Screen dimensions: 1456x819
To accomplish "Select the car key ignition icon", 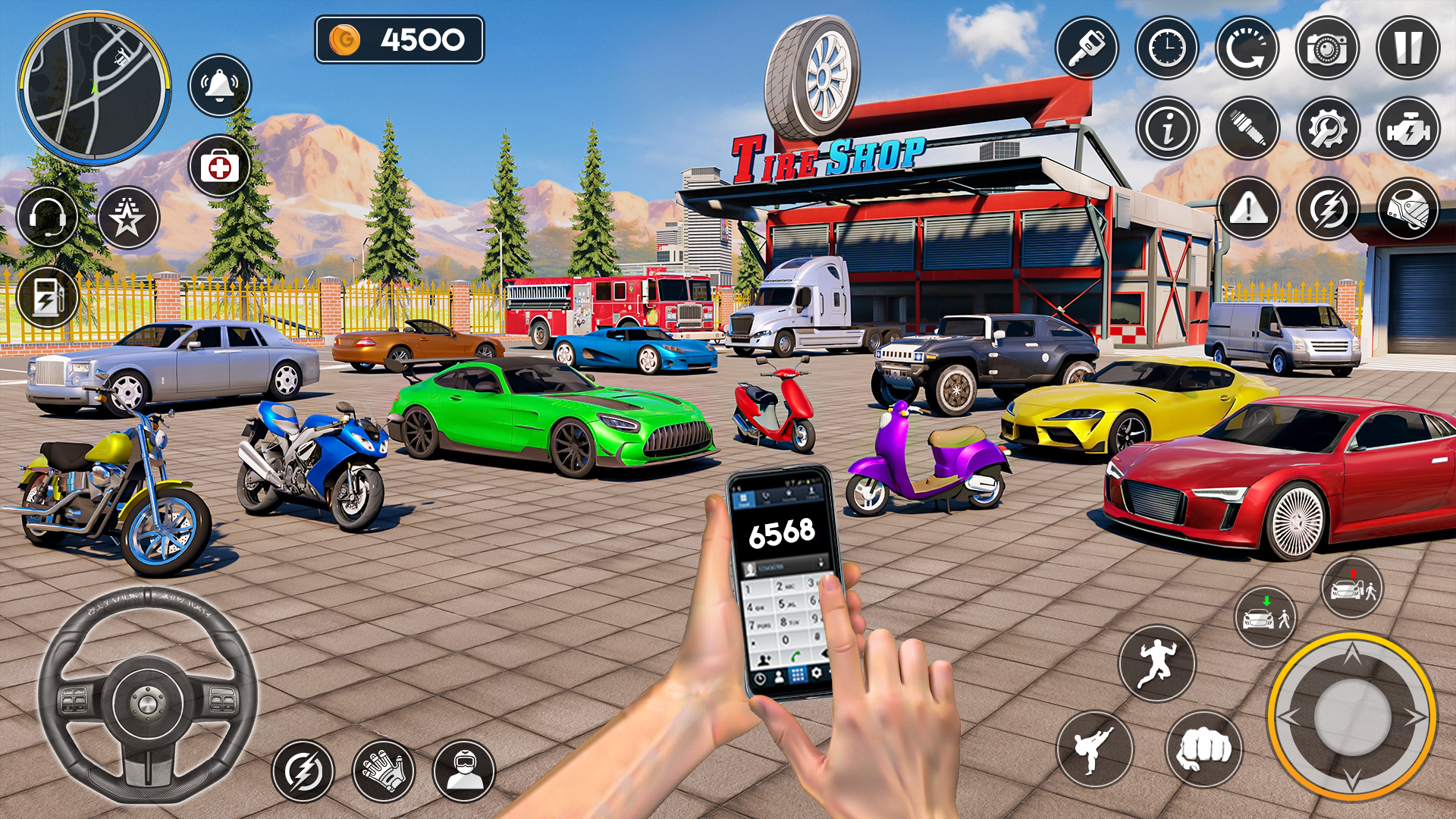I will tap(1087, 46).
